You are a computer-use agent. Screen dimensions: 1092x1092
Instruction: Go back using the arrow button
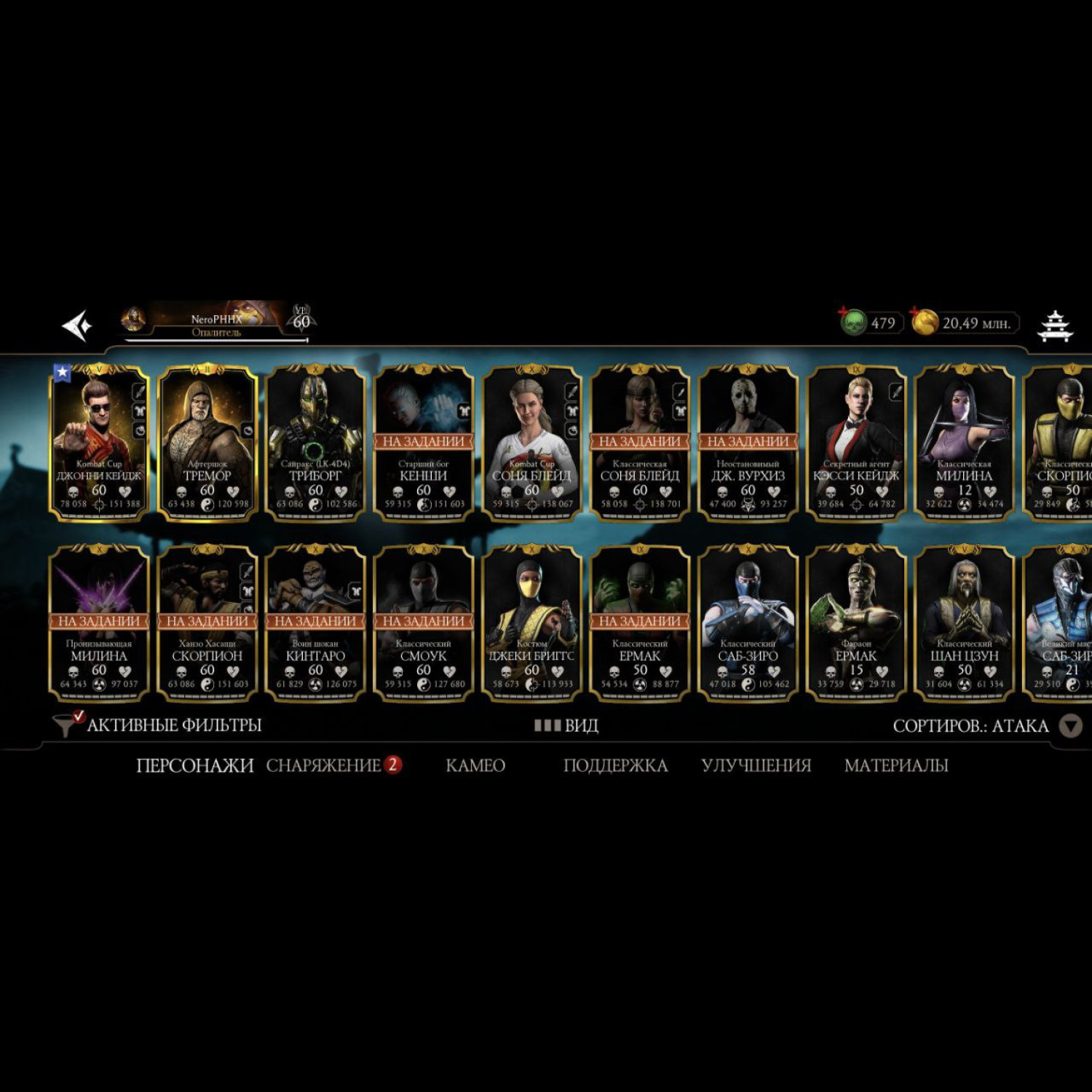point(77,325)
